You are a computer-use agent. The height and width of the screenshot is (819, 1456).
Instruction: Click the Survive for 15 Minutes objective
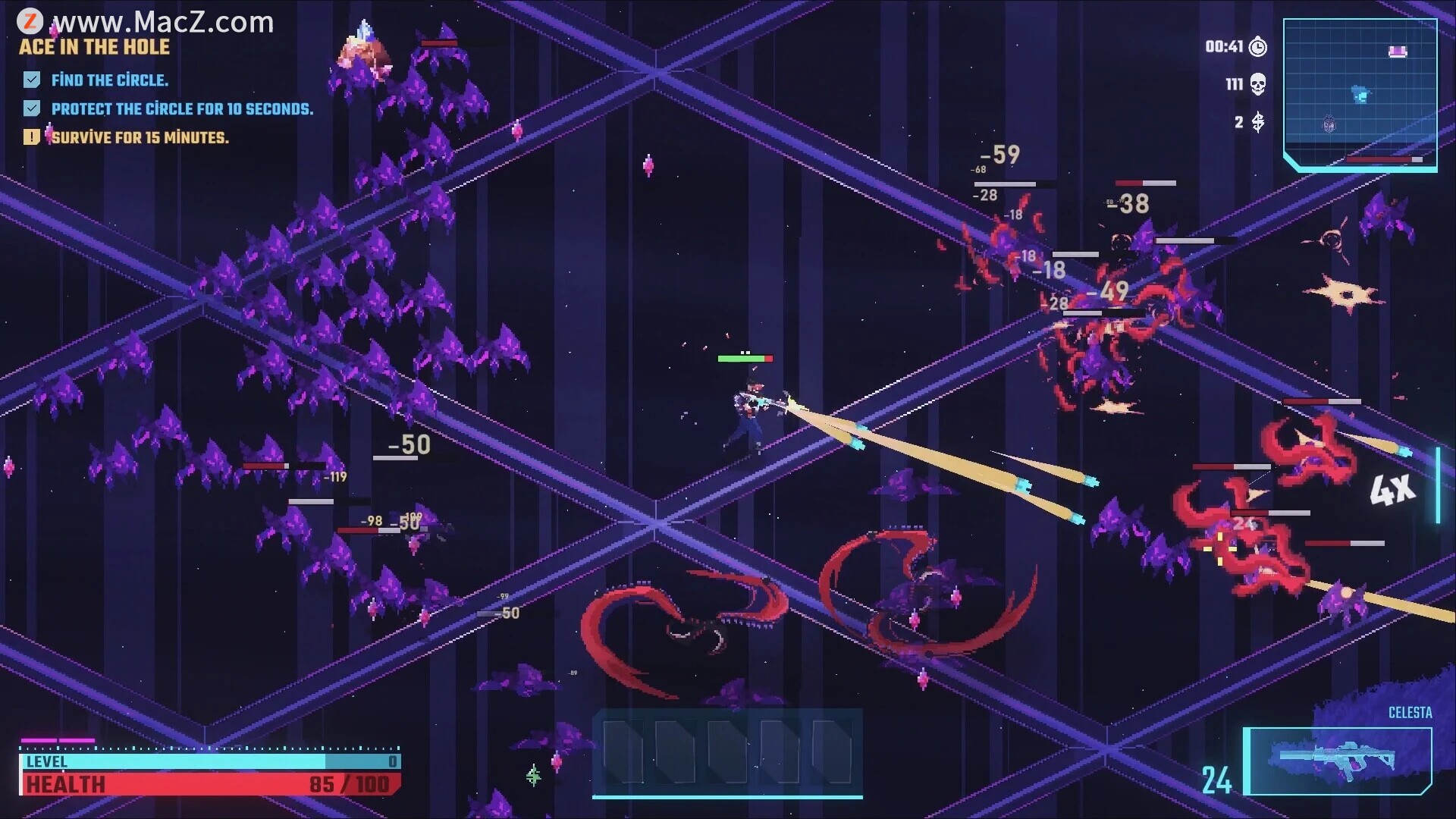click(x=140, y=138)
